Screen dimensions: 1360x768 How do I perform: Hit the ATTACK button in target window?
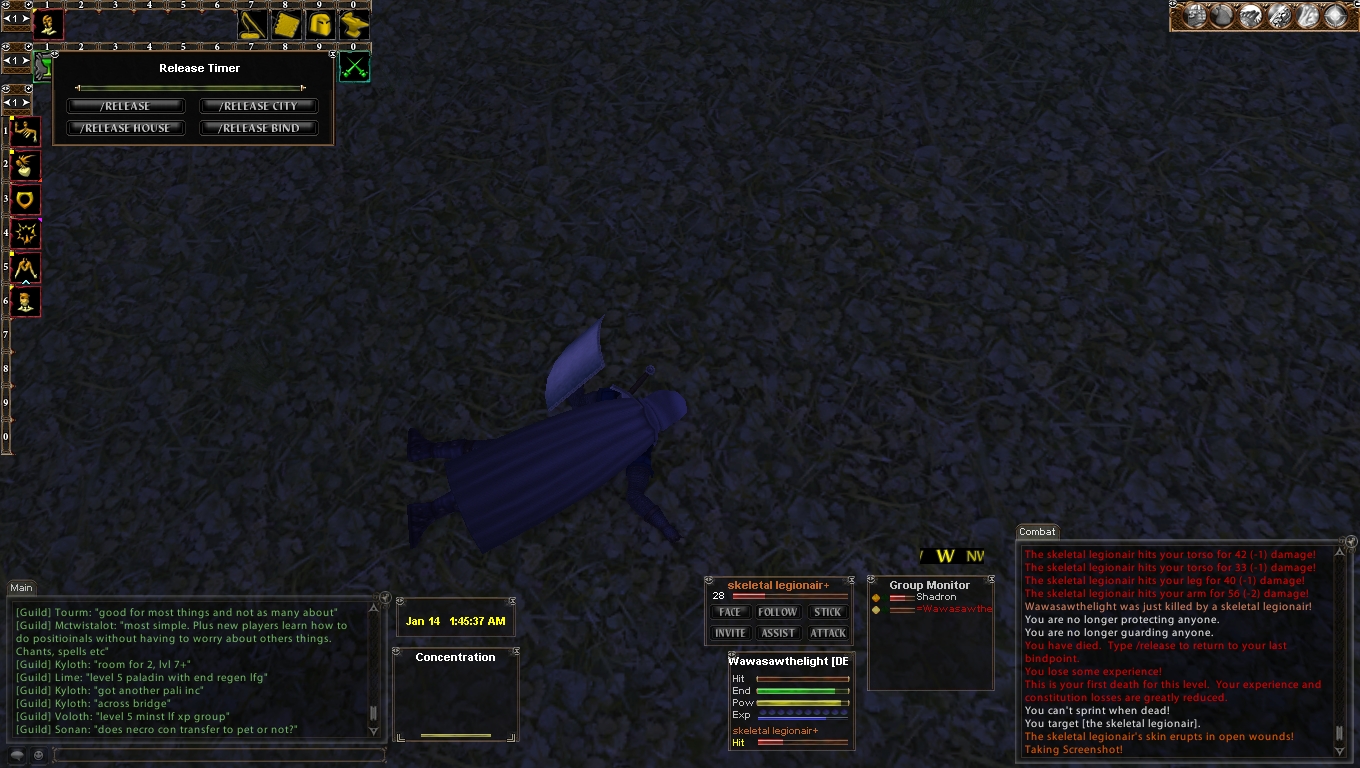pyautogui.click(x=827, y=633)
